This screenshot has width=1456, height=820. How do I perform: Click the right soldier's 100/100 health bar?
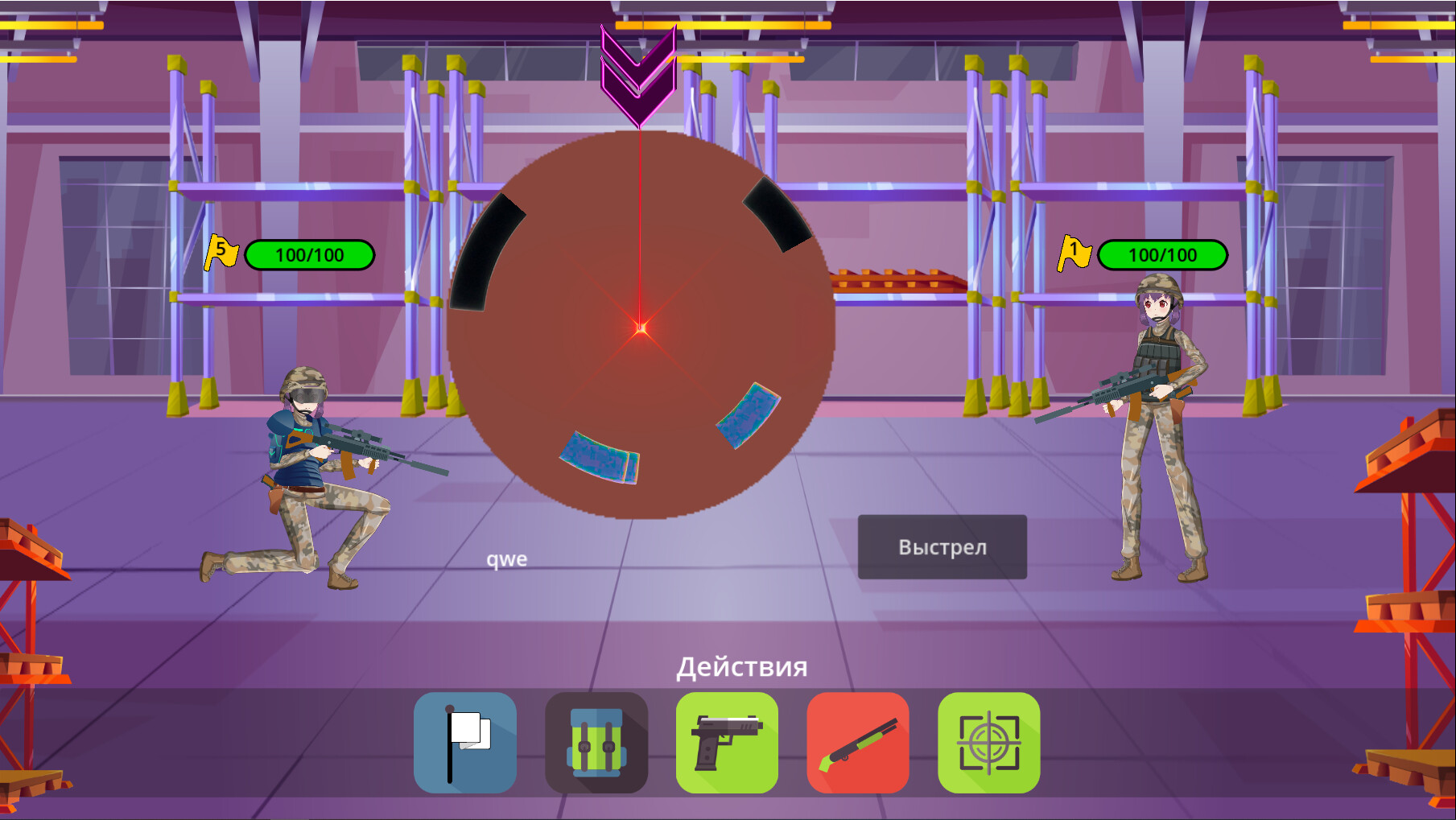tap(1162, 254)
